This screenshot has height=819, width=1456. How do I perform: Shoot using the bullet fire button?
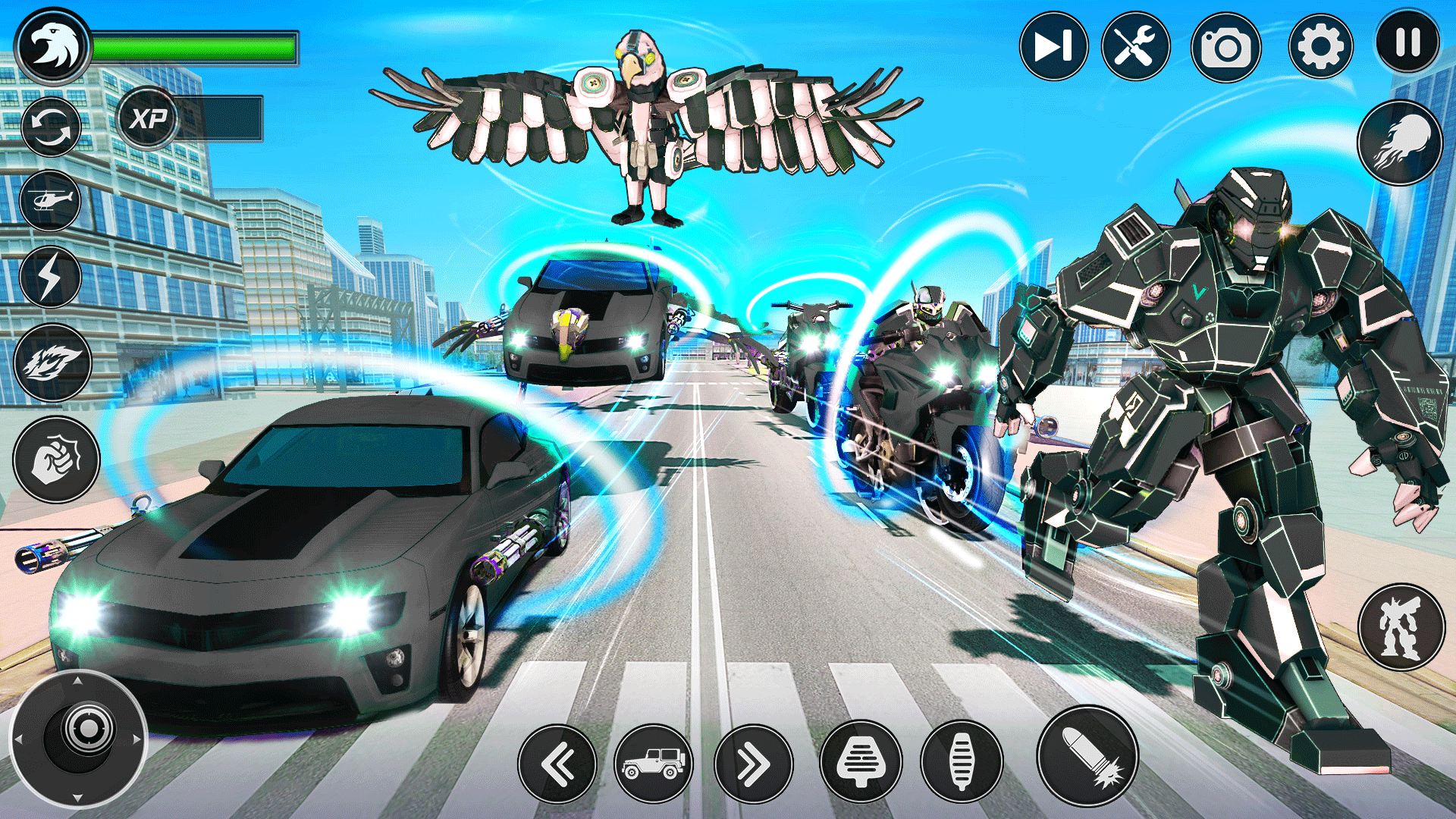pyautogui.click(x=1087, y=755)
